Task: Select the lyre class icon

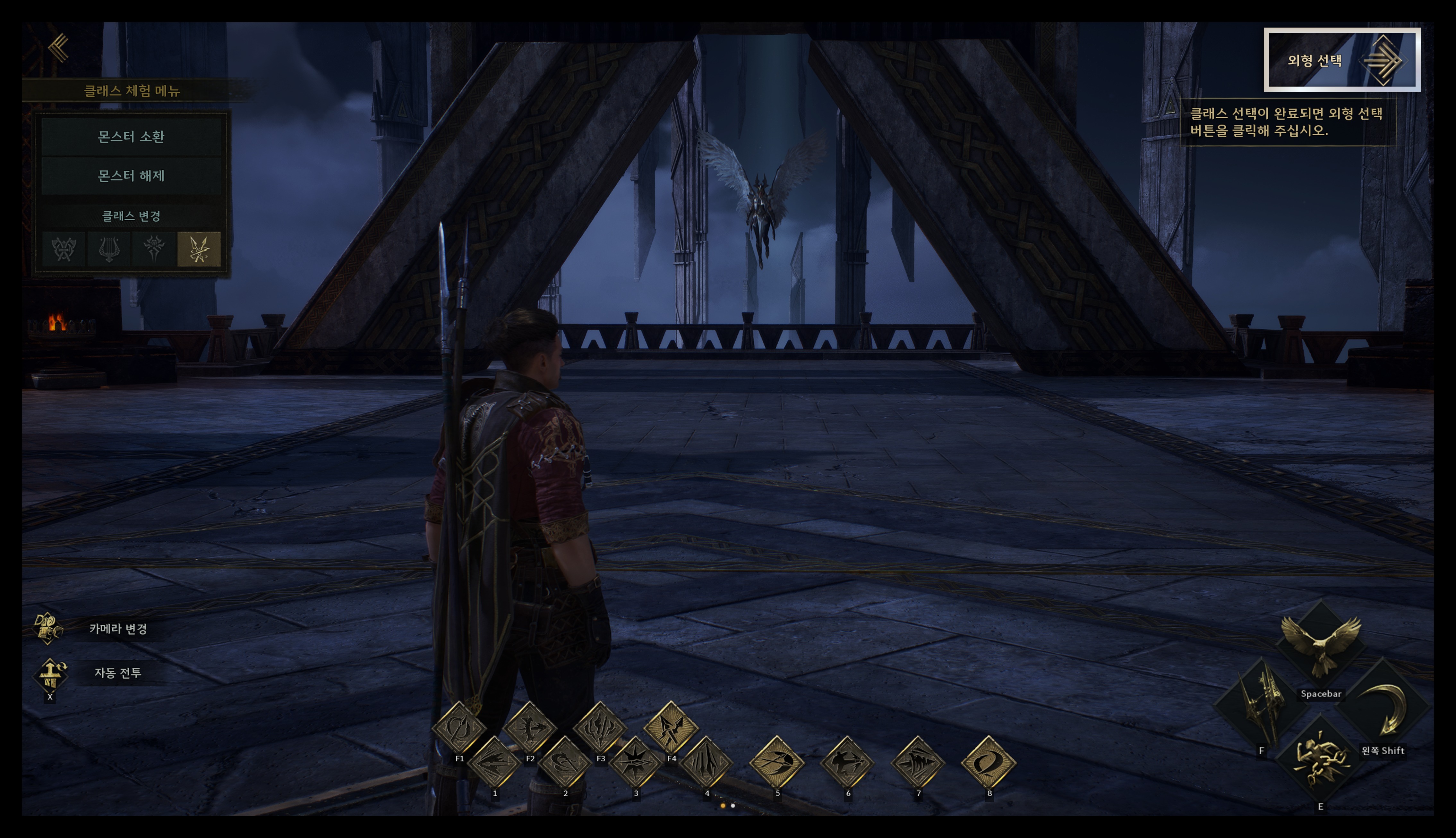Action: click(x=109, y=249)
